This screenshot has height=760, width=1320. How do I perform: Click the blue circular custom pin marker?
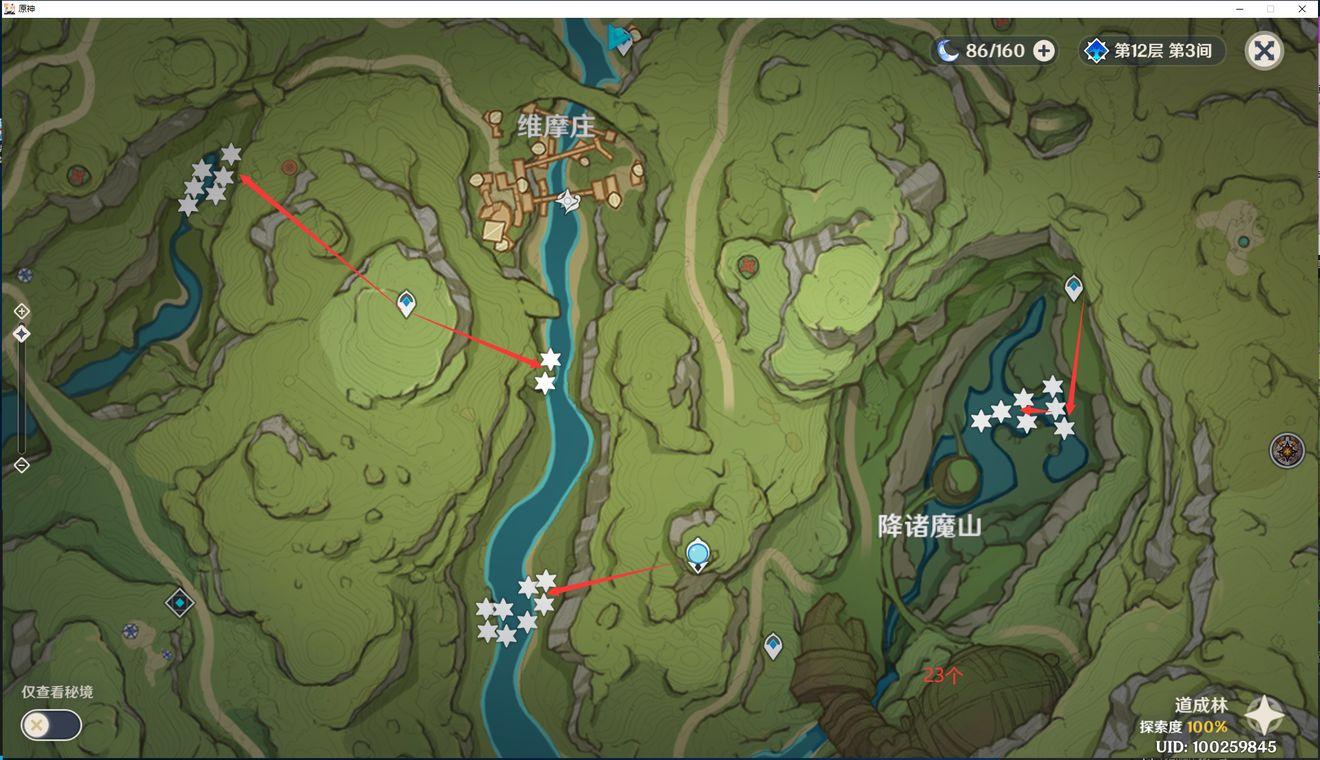697,551
